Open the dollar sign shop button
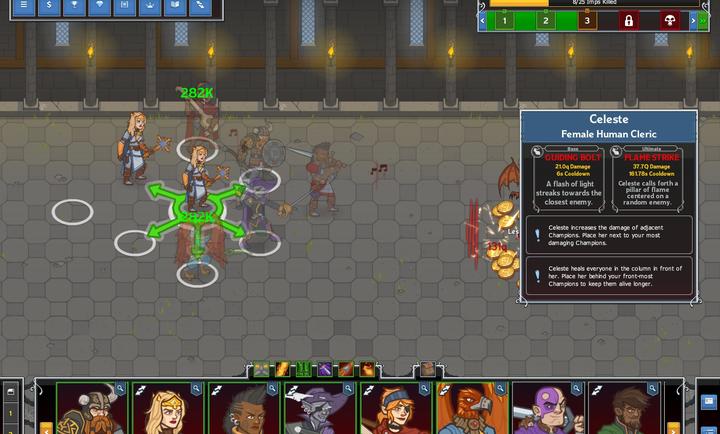This screenshot has height=434, width=720. pos(49,5)
